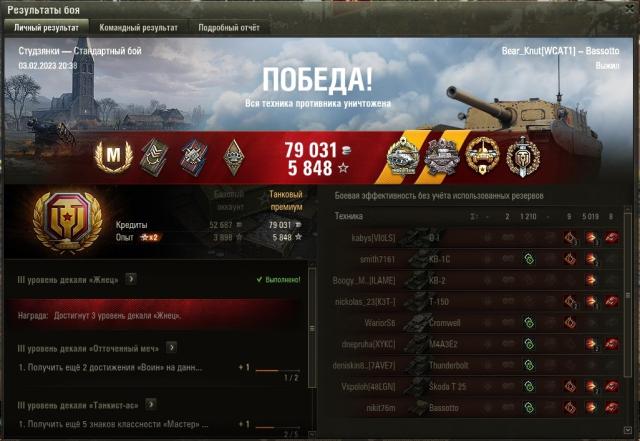Click the Mastery badge «M» icon
This screenshot has height=441, width=640.
[x=113, y=153]
